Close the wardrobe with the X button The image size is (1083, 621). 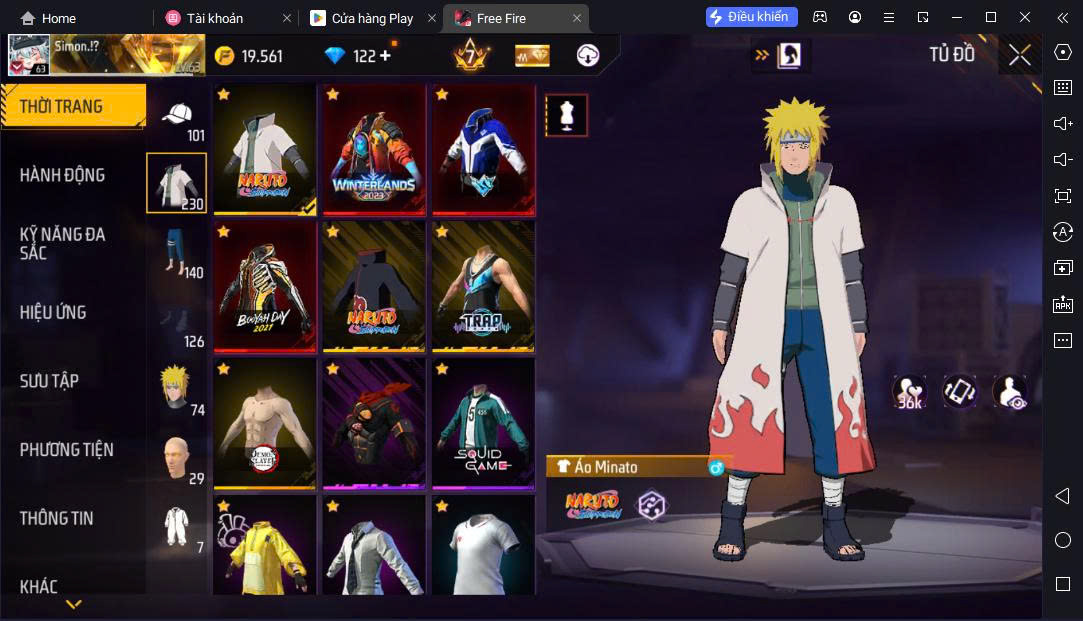(x=1019, y=55)
